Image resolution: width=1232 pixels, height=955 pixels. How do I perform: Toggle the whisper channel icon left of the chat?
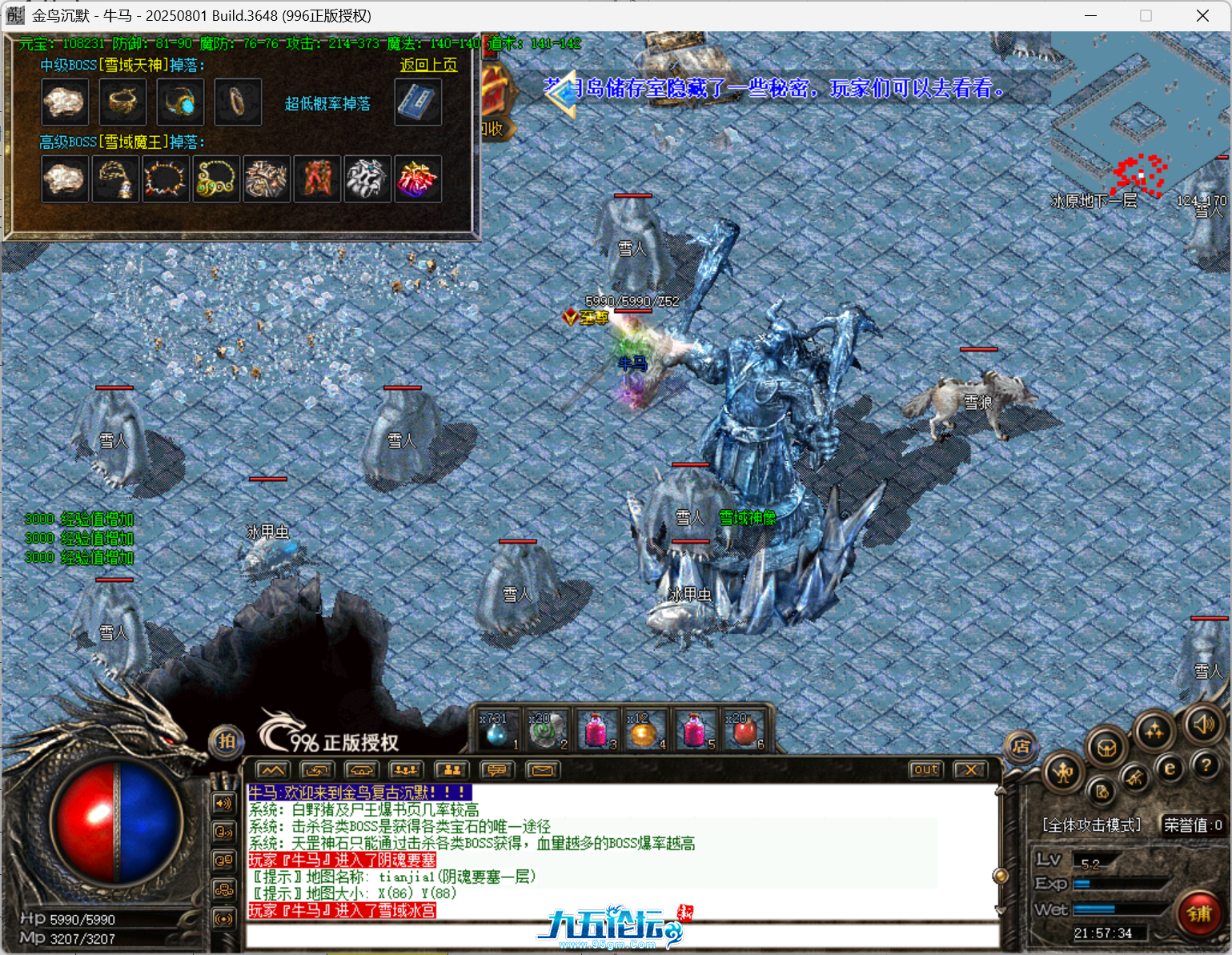222,833
